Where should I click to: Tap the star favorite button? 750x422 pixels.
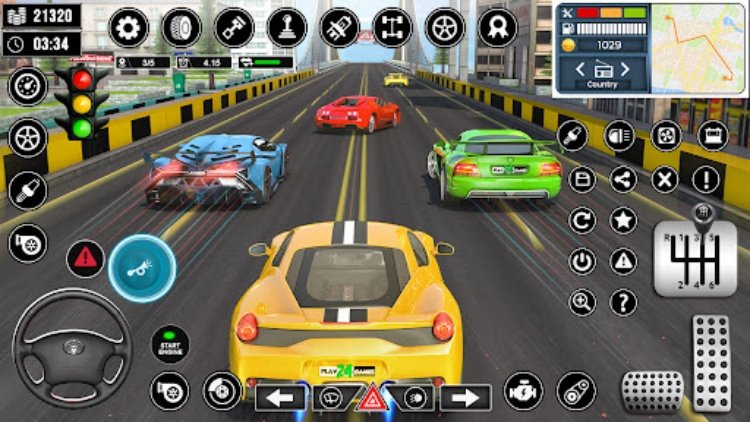(x=623, y=221)
